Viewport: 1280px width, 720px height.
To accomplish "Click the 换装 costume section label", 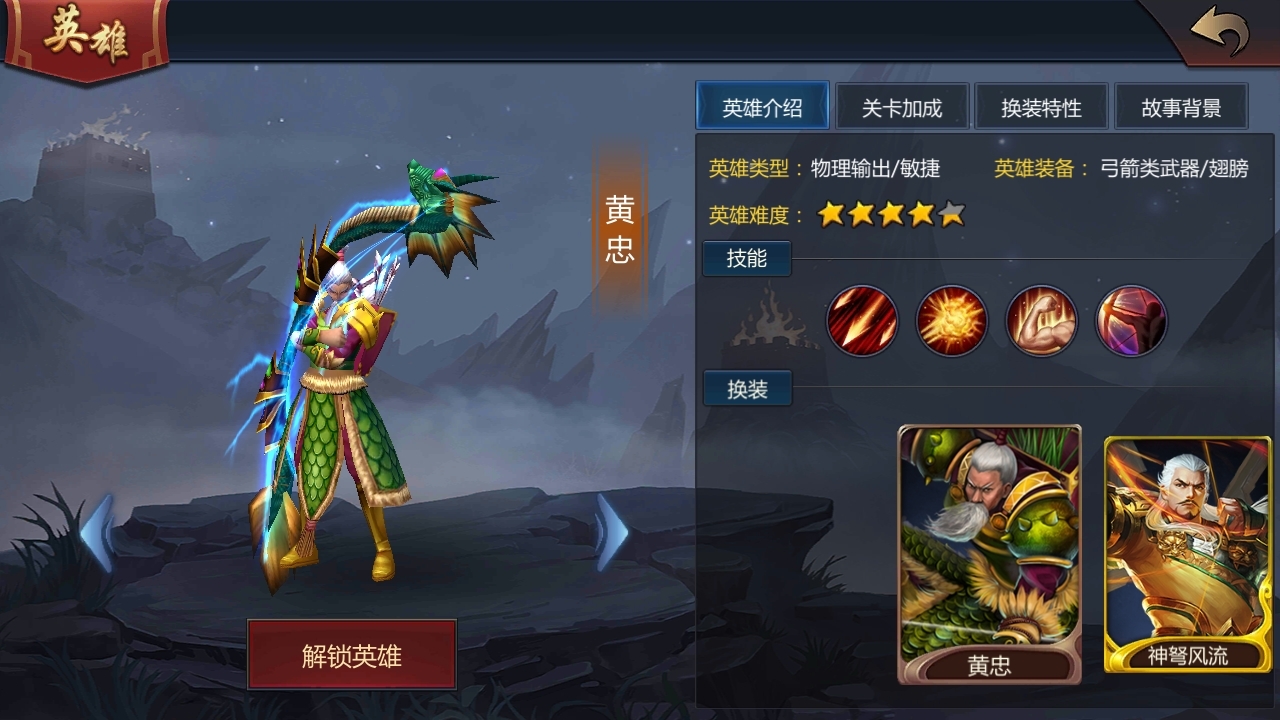I will coord(746,389).
